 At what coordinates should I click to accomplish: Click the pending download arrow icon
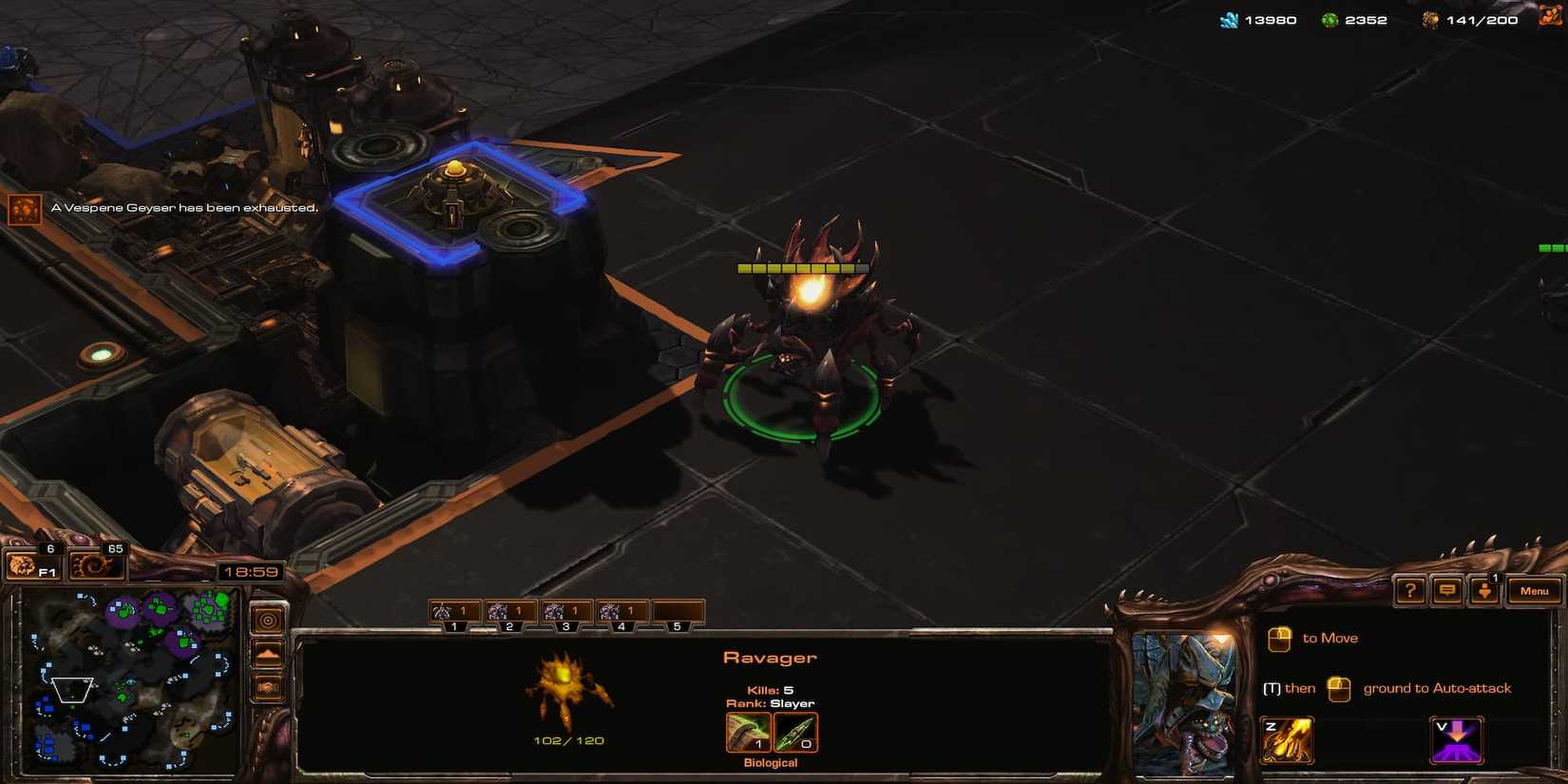click(1485, 590)
